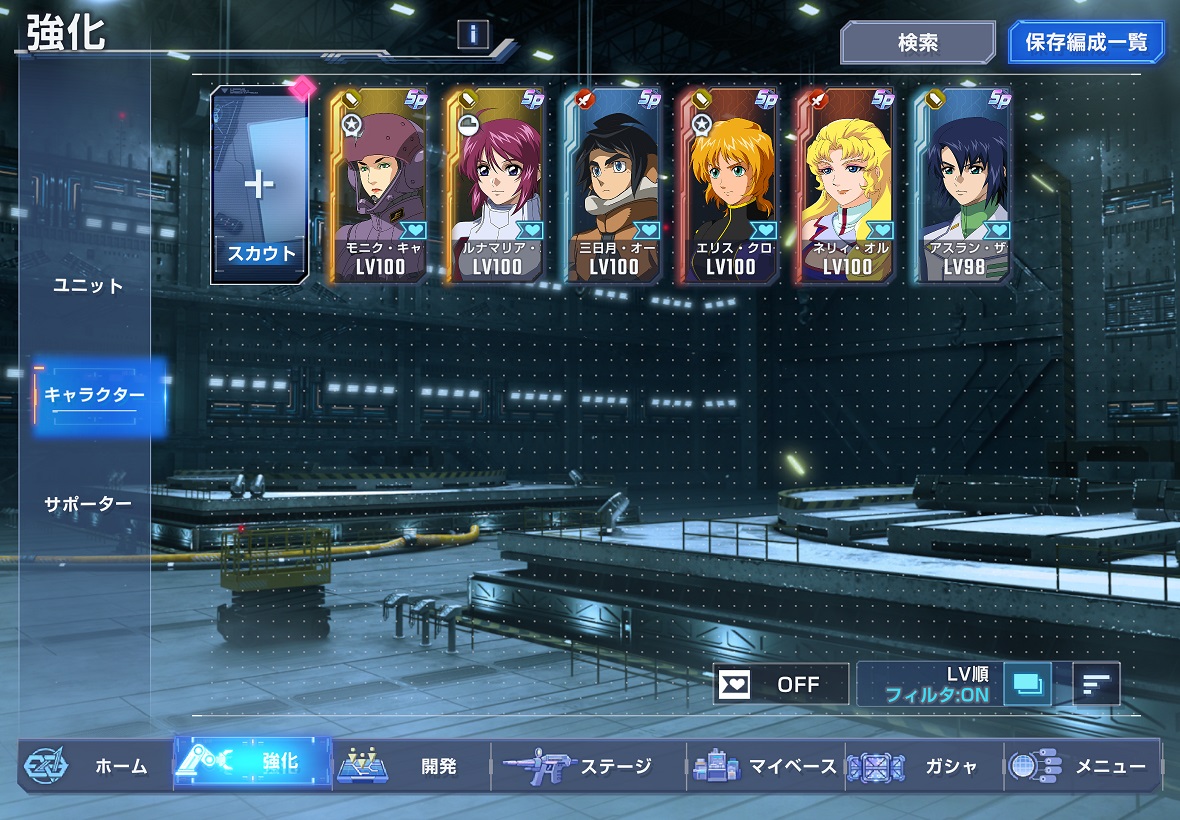Pick the 三日月・オー character card
Image resolution: width=1180 pixels, height=820 pixels.
(613, 186)
